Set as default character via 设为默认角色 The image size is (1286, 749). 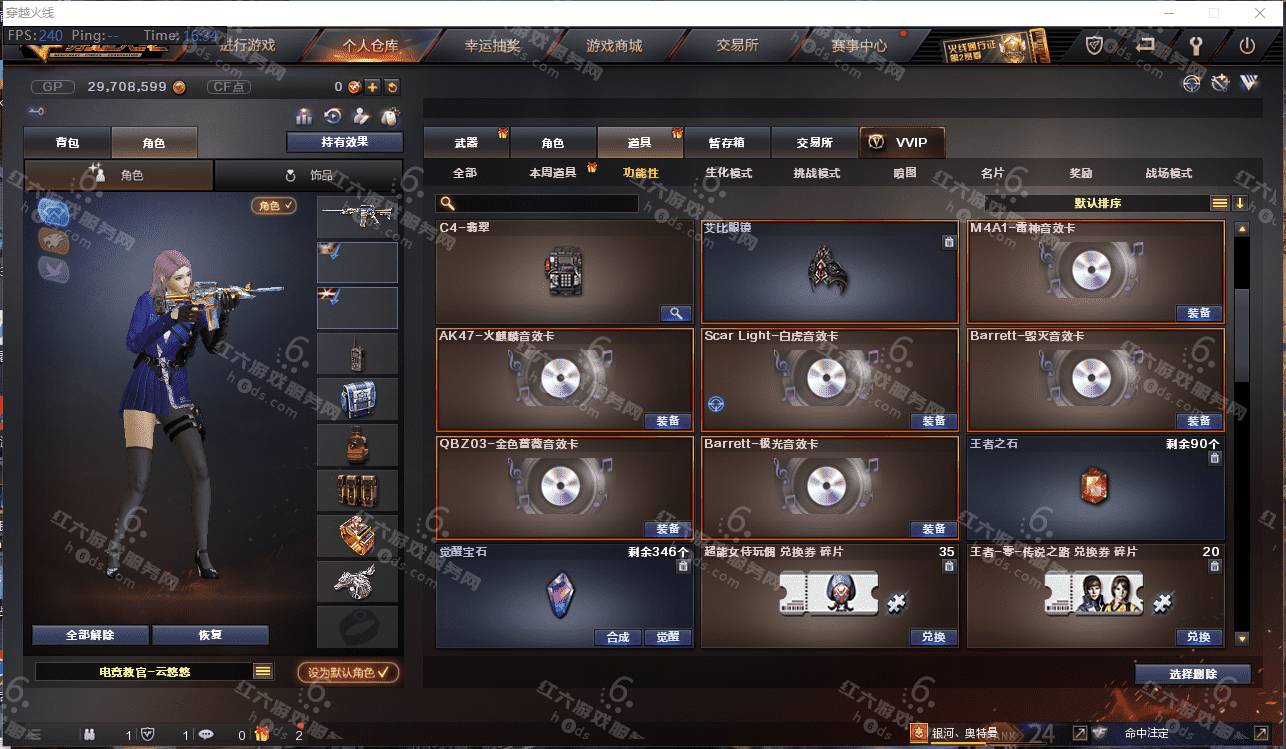[348, 673]
